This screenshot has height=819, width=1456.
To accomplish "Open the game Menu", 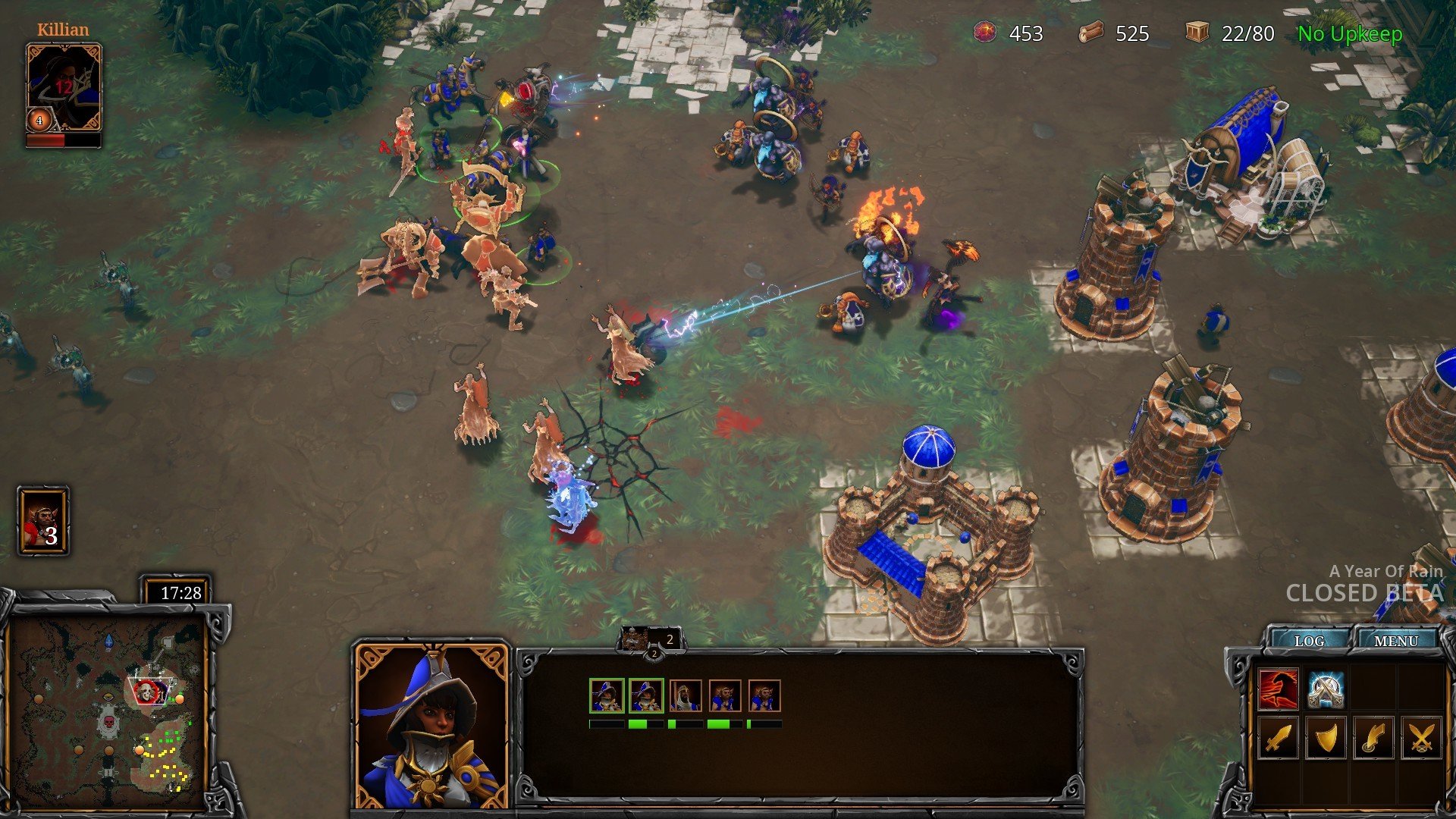I will click(x=1395, y=641).
